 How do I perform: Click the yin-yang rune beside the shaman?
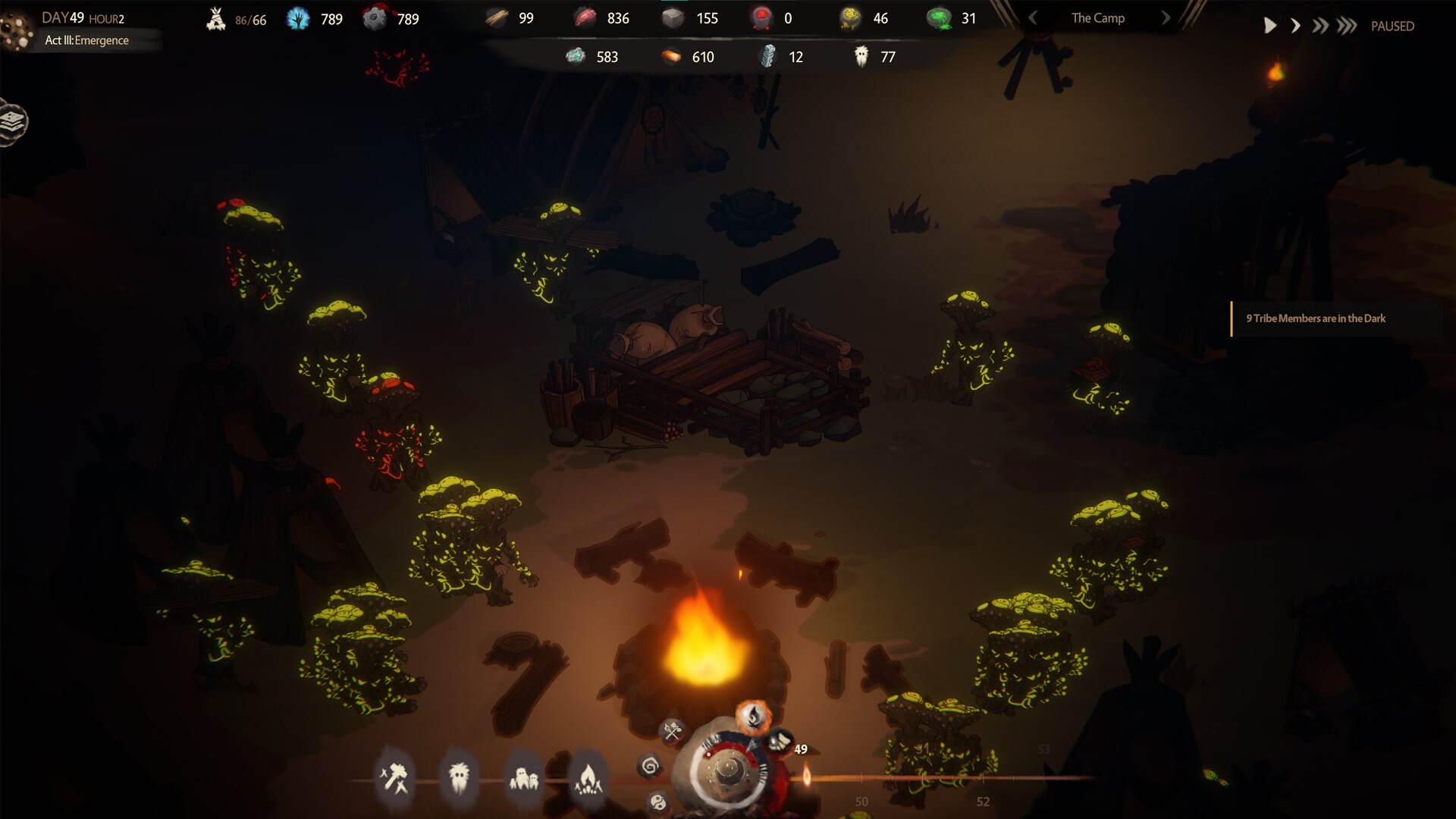click(657, 801)
